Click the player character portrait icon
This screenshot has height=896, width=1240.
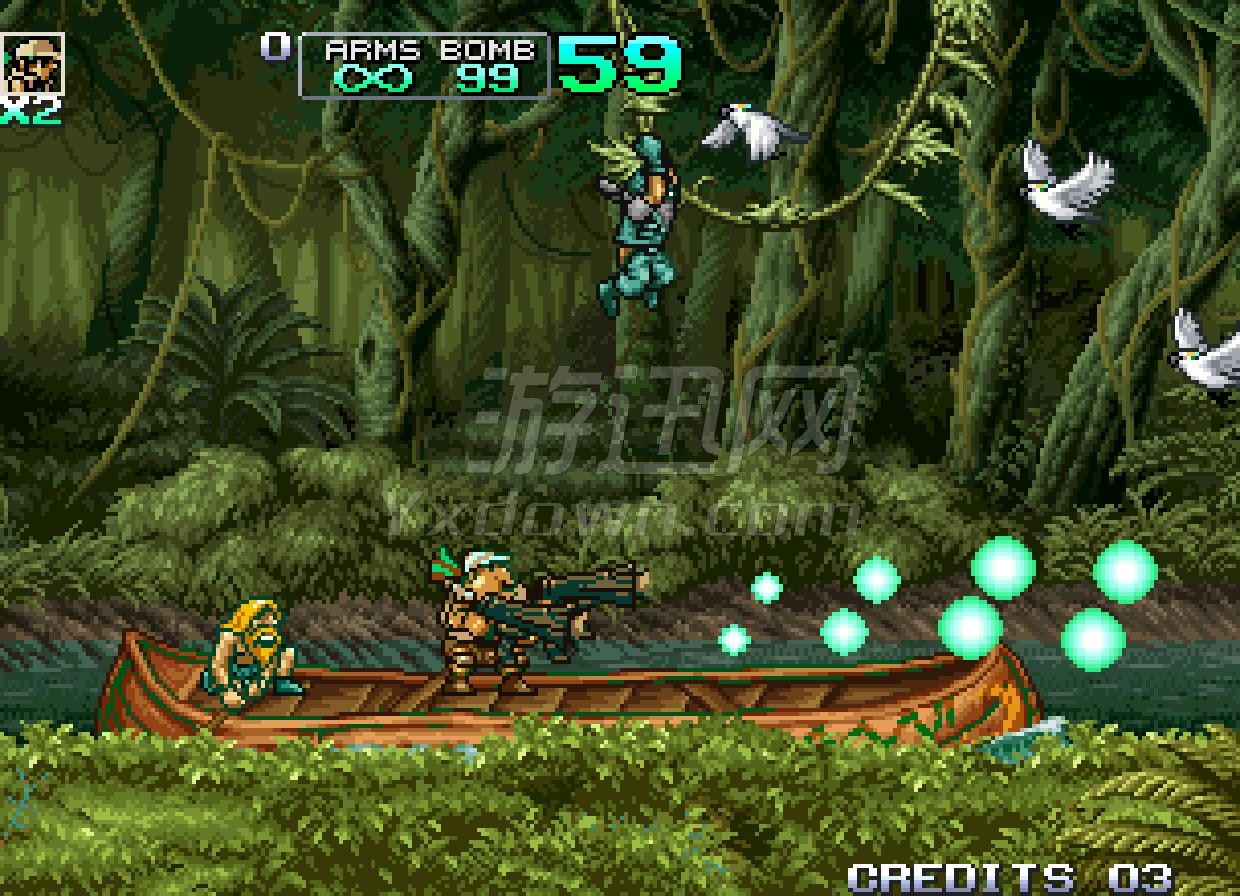point(34,64)
